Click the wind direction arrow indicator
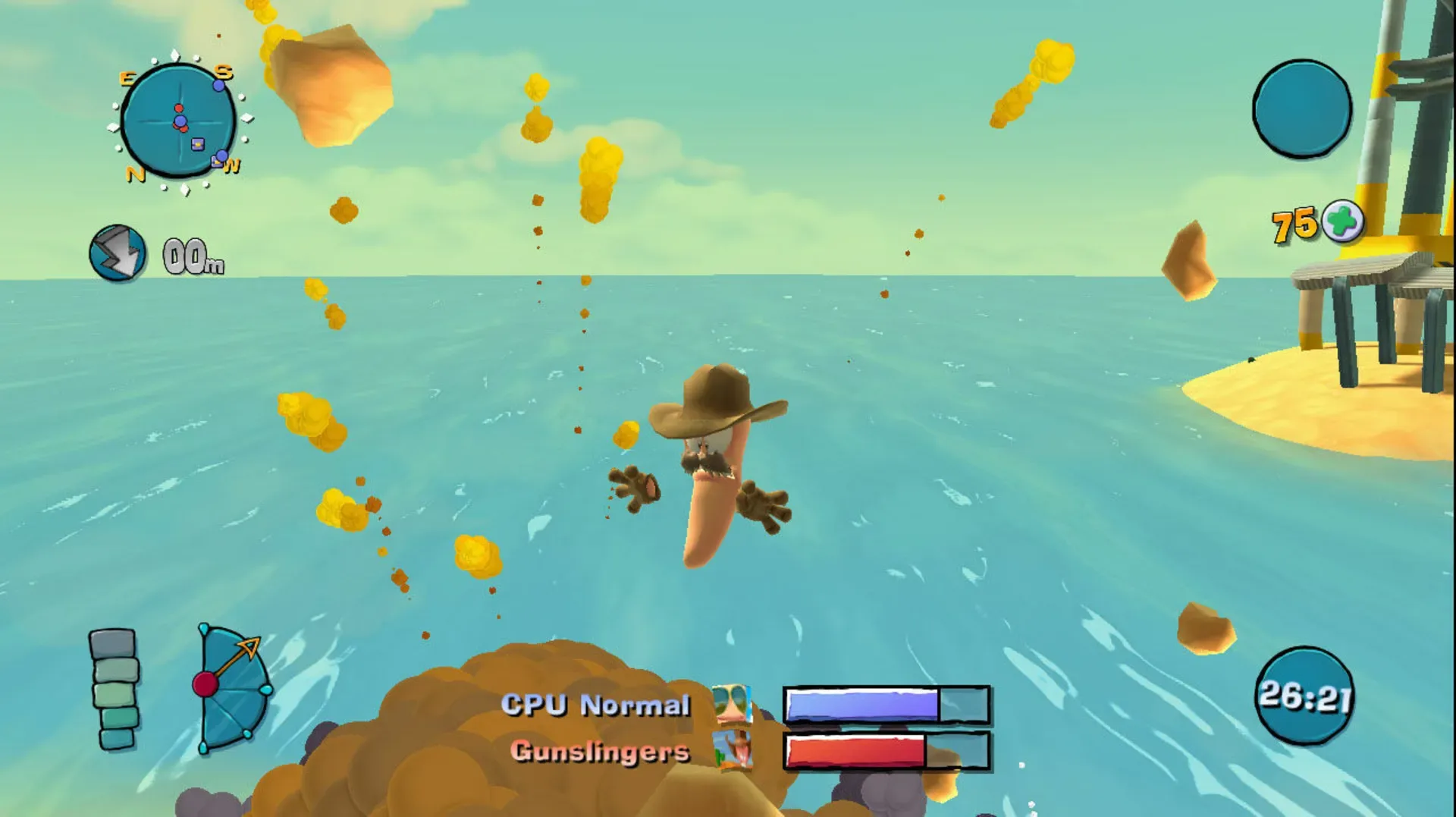Viewport: 1456px width, 817px height. (x=118, y=253)
